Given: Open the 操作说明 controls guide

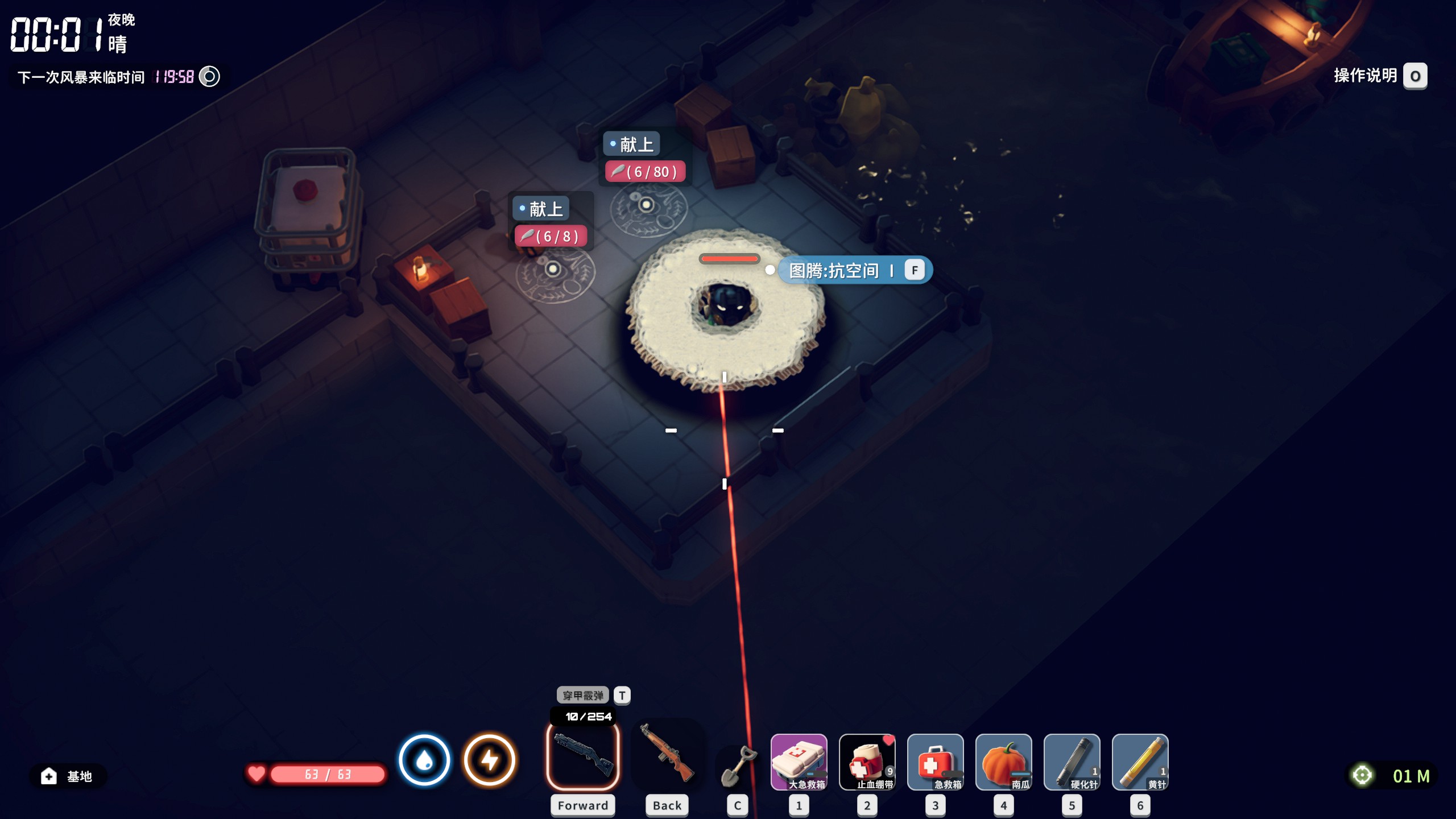Looking at the screenshot, I should point(1379,76).
